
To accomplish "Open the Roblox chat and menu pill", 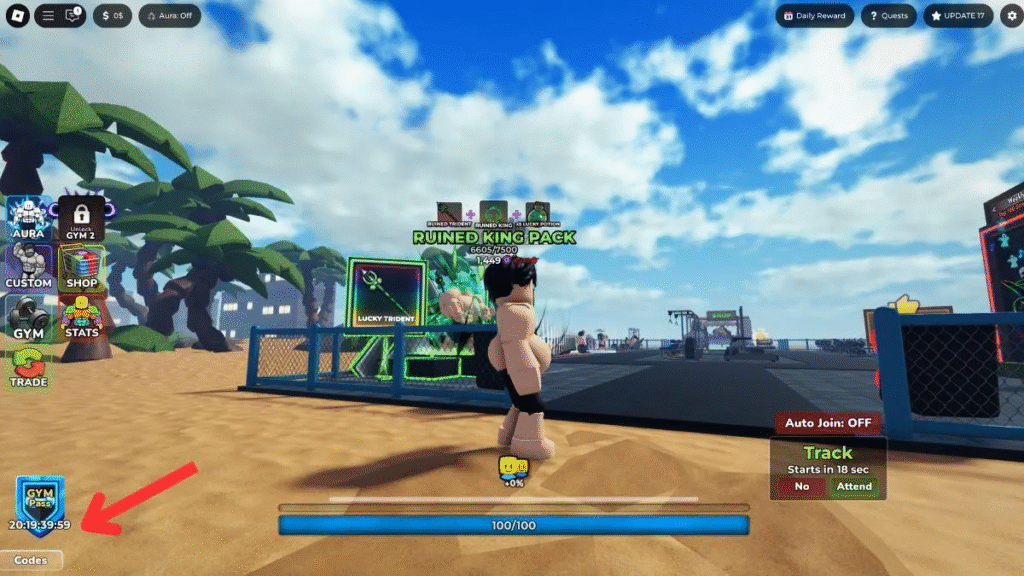I will click(61, 16).
